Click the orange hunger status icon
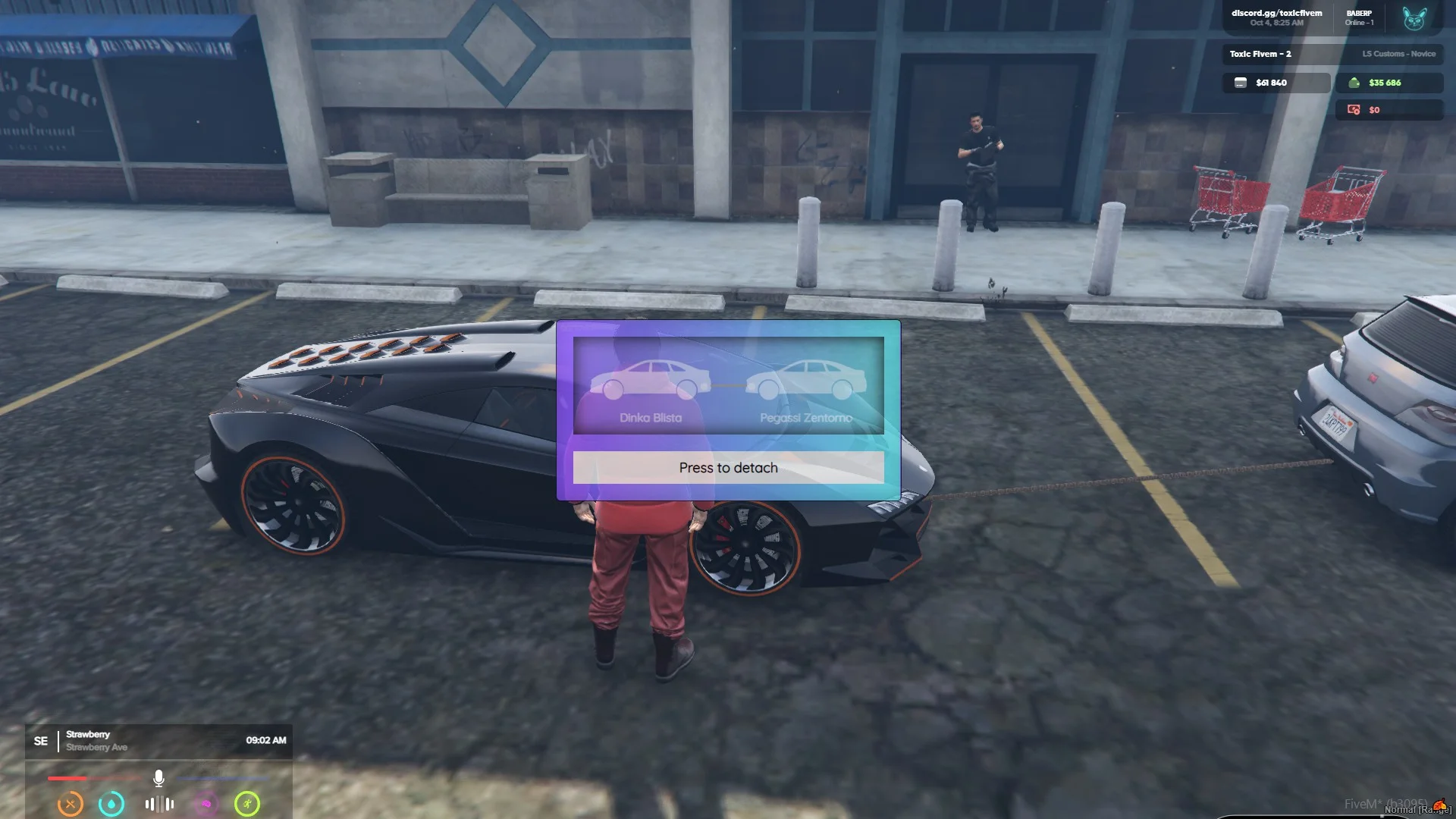1456x819 pixels. 71,804
